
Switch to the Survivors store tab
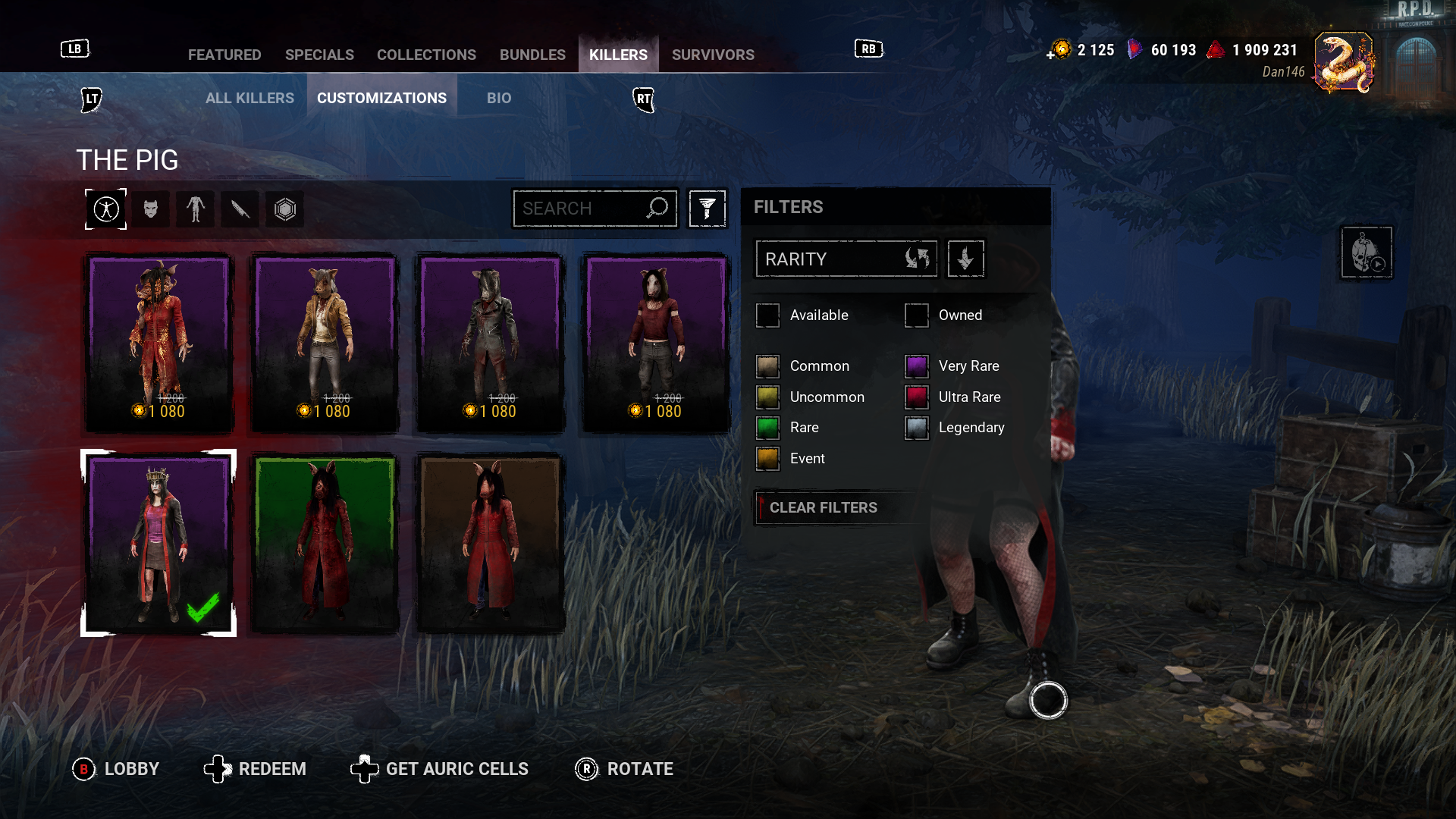coord(712,55)
